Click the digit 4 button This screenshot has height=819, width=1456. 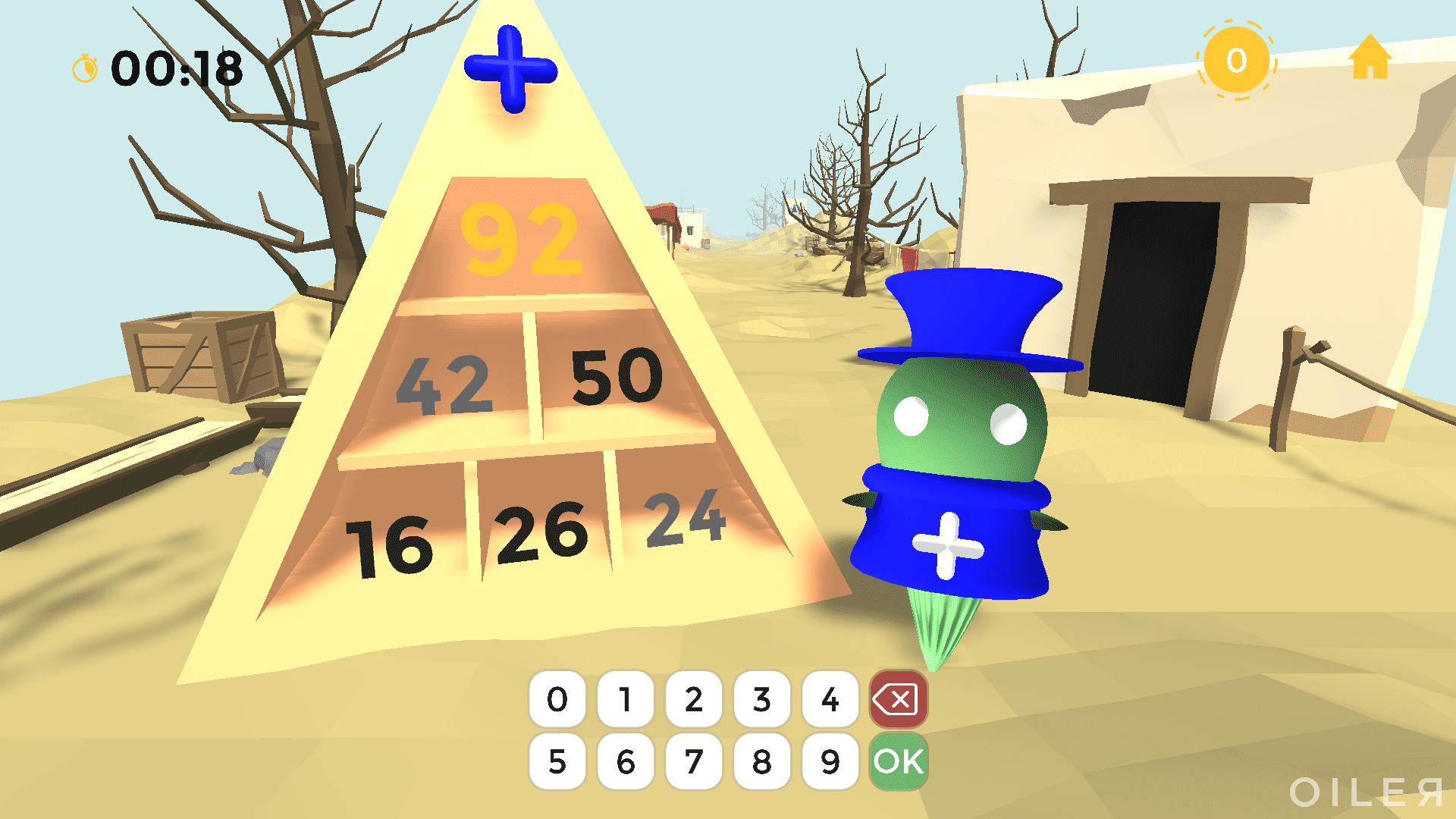click(x=830, y=699)
